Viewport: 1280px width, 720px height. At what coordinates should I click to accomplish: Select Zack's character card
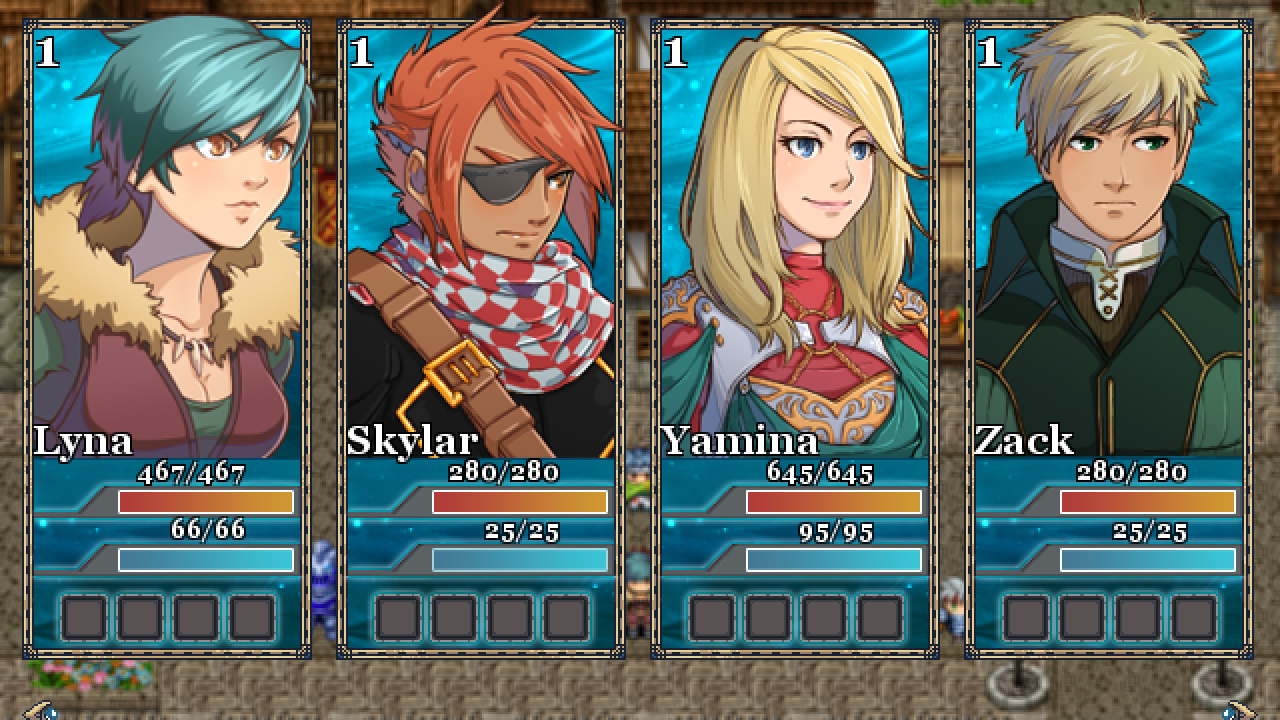pos(1109,340)
